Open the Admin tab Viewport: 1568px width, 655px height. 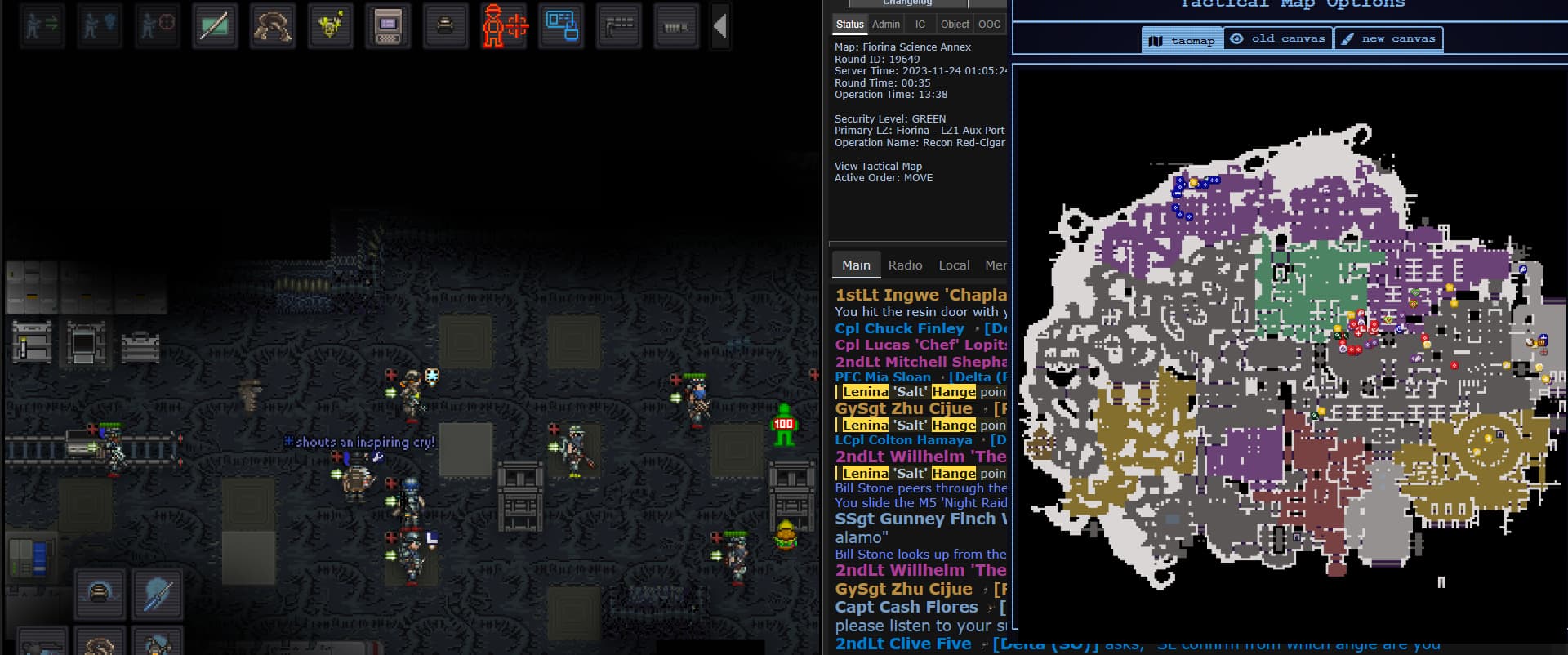tap(886, 25)
